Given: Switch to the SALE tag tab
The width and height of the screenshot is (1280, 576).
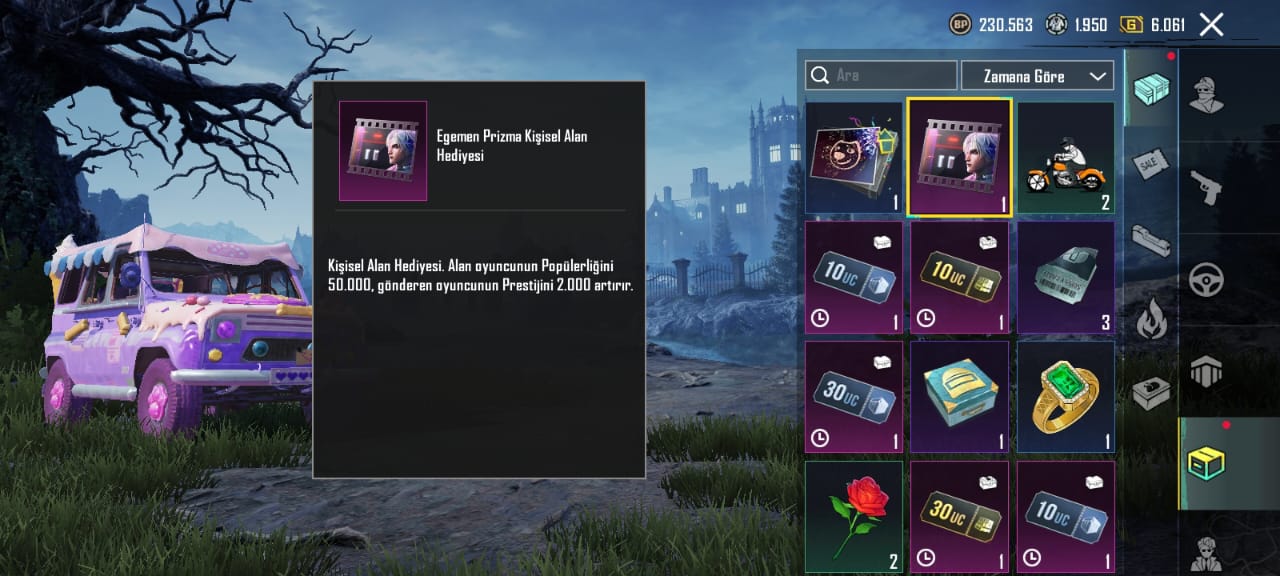Looking at the screenshot, I should tap(1151, 165).
